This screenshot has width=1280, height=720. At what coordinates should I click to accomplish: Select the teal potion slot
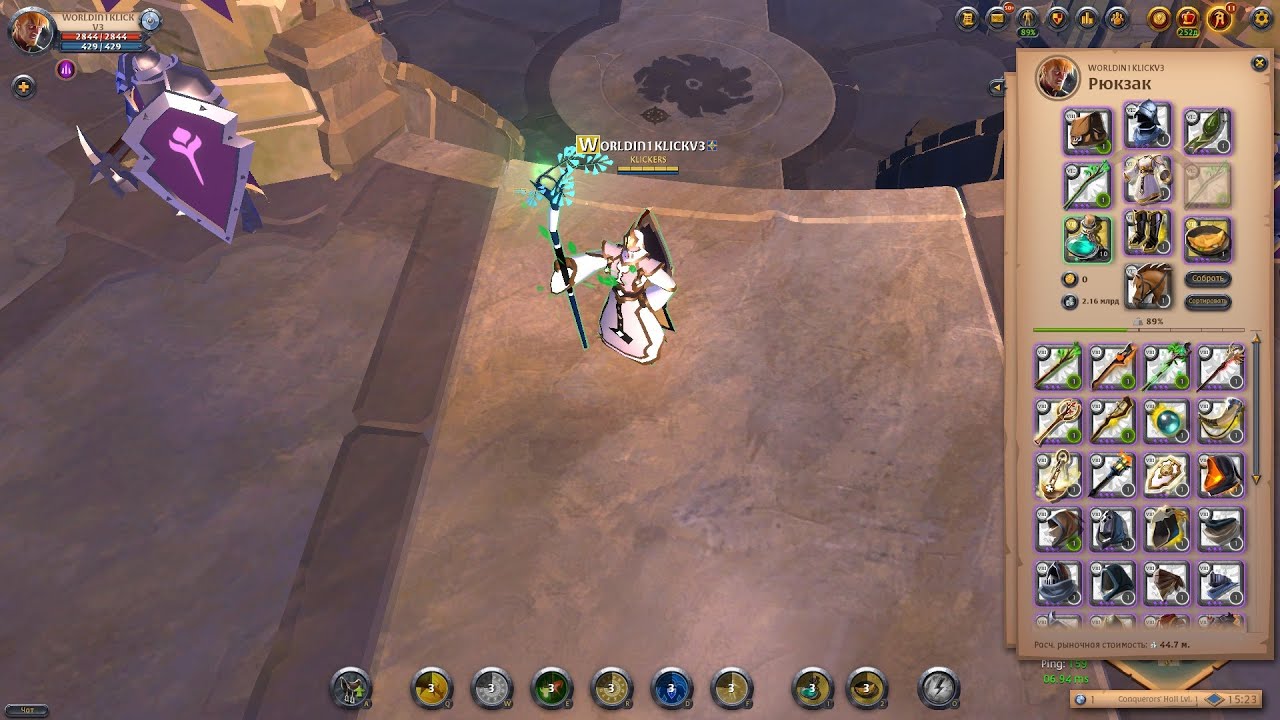pos(1087,239)
